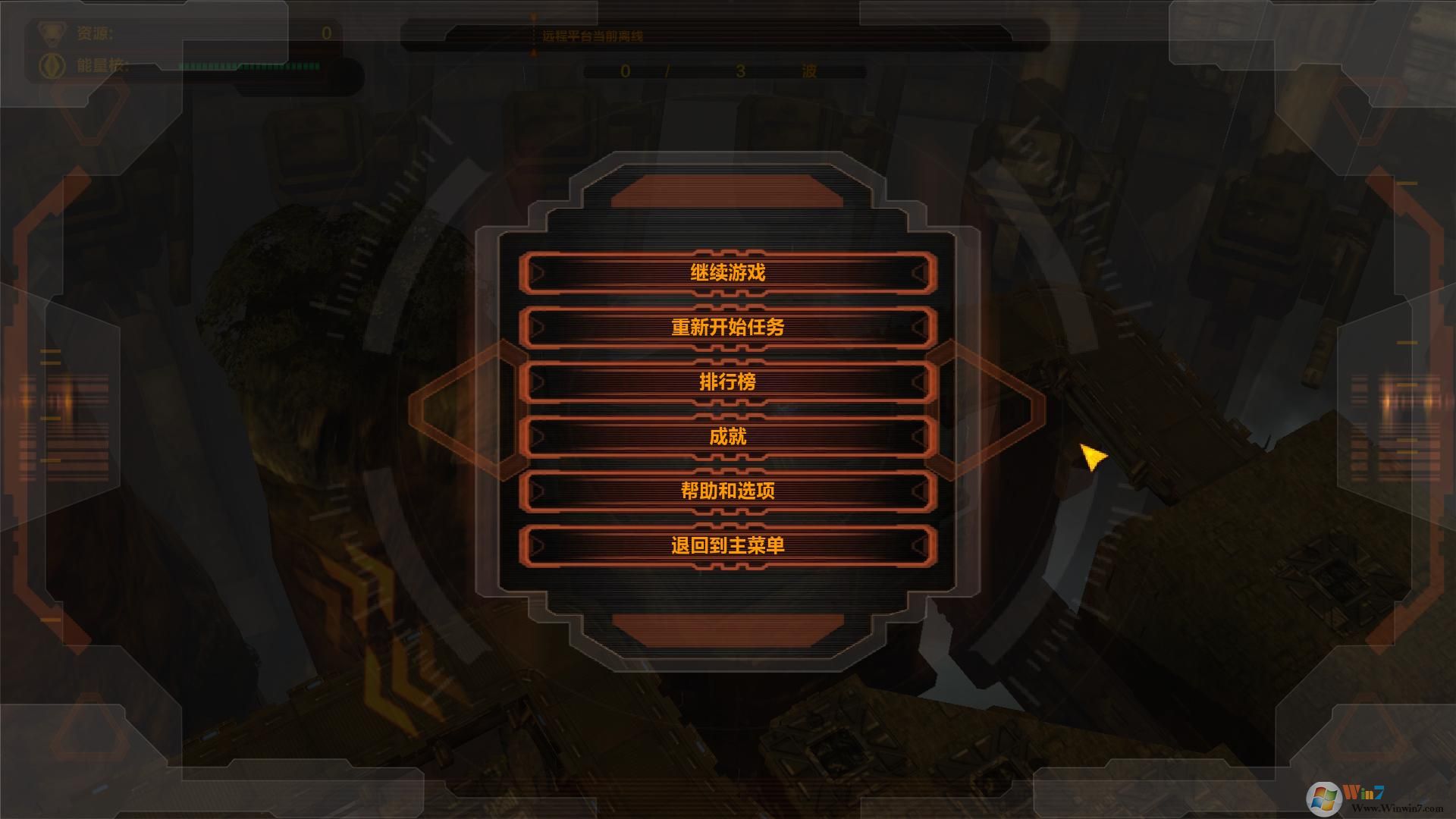Select 继续游戏 to resume the game
Viewport: 1456px width, 819px height.
click(x=726, y=272)
